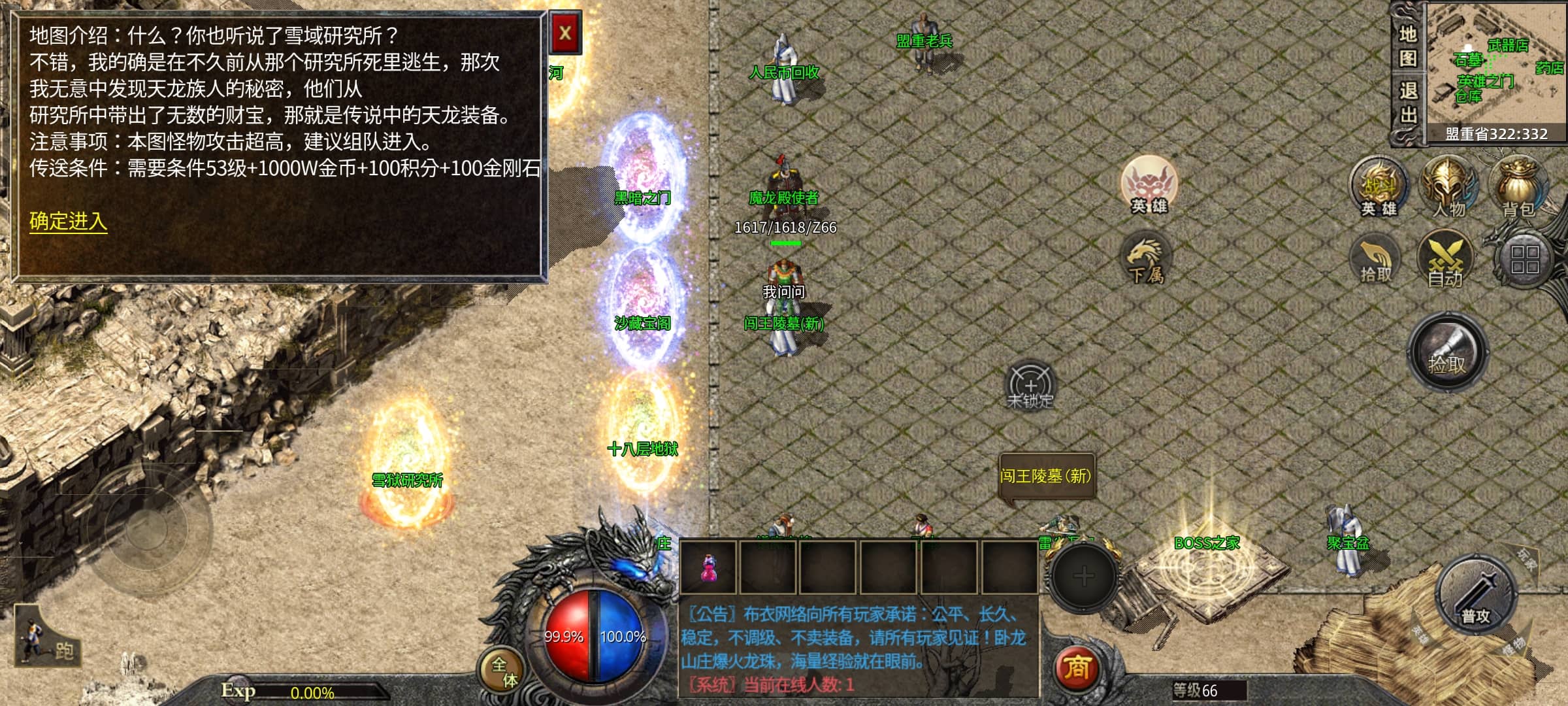
Task: Use the pink potion hotbar slot
Action: (708, 567)
